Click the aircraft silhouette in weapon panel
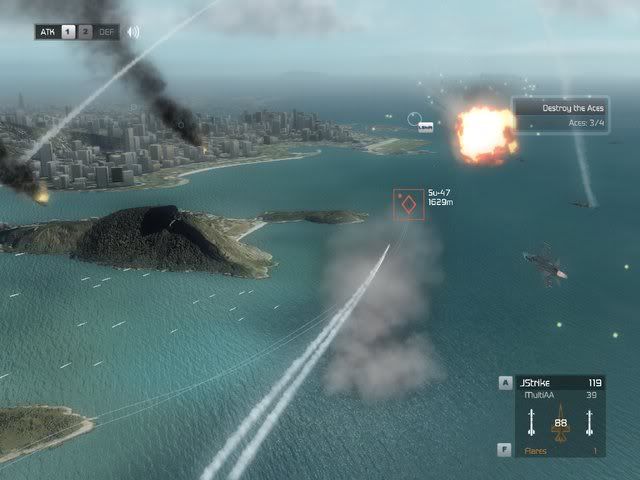Image resolution: width=640 pixels, height=480 pixels. click(560, 421)
